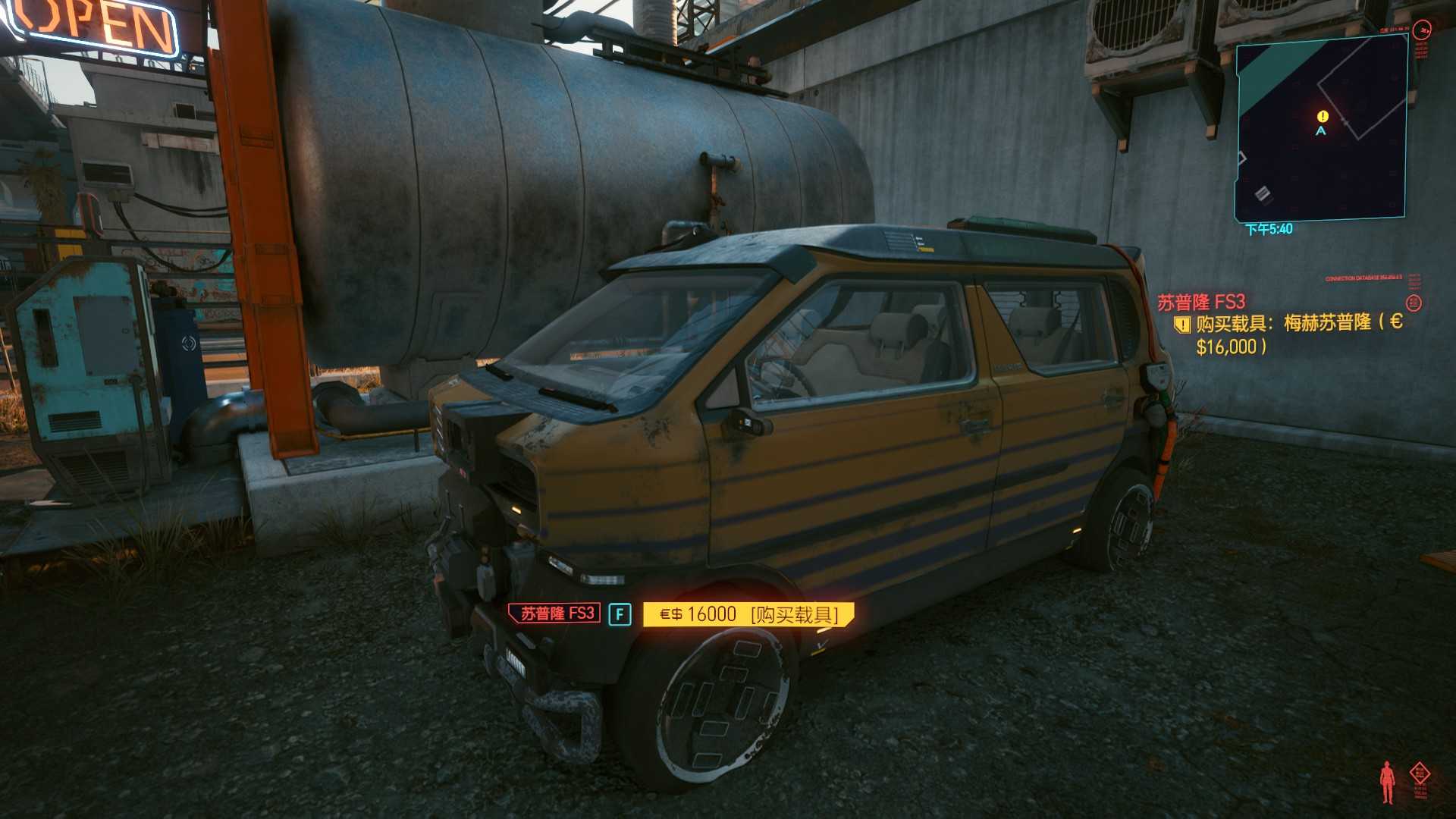Click the red character stance icon
The height and width of the screenshot is (819, 1456).
click(1387, 783)
